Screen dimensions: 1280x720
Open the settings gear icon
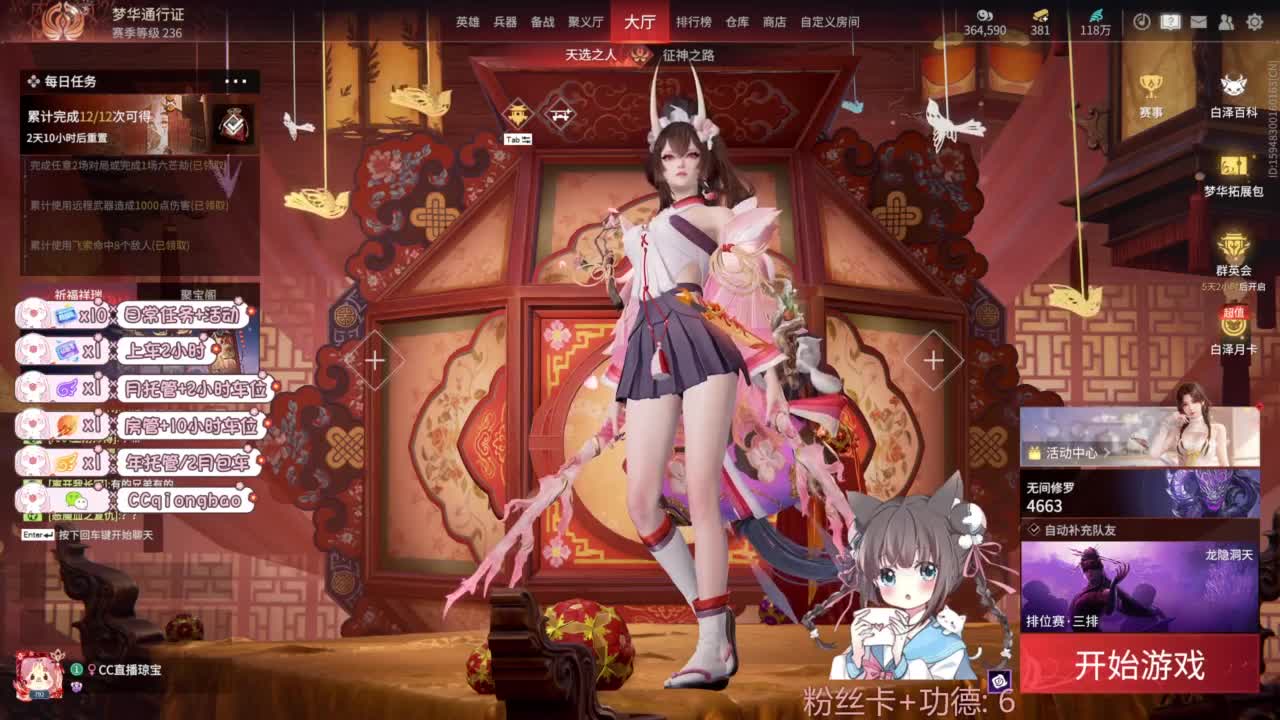(1254, 20)
